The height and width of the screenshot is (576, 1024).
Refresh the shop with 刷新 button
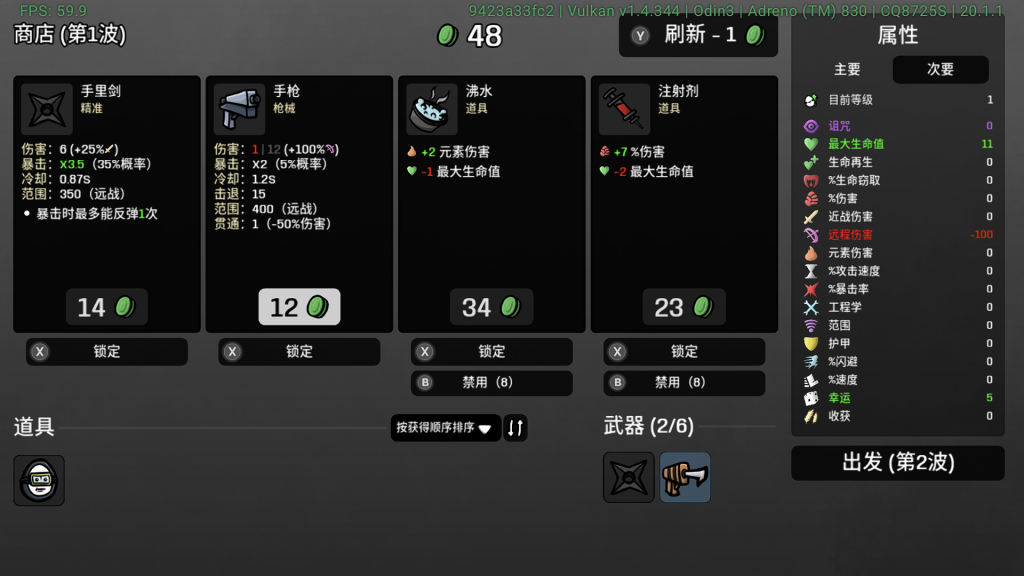pos(698,36)
